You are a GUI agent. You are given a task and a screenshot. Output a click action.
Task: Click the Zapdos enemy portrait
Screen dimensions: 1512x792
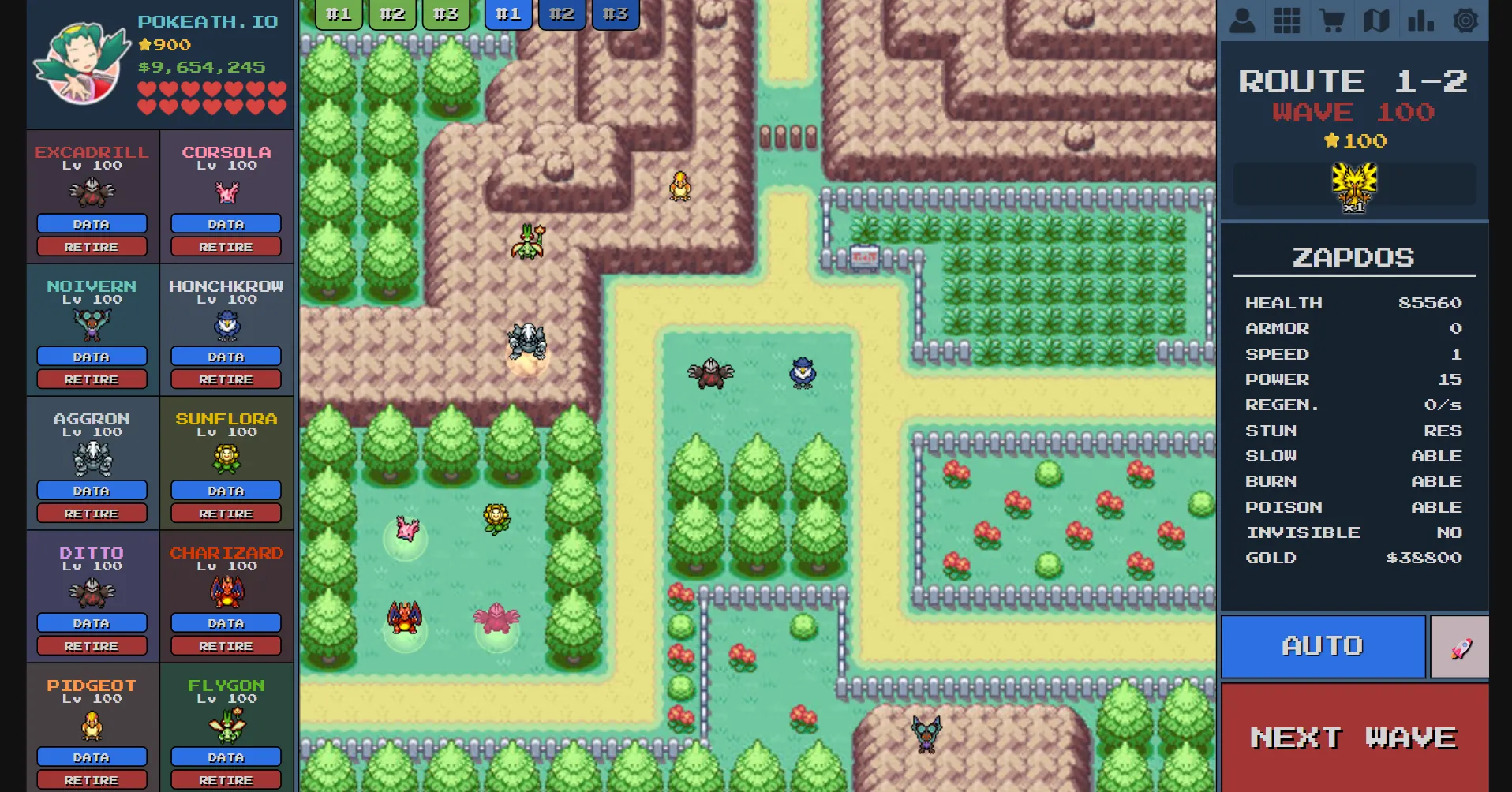(1353, 184)
